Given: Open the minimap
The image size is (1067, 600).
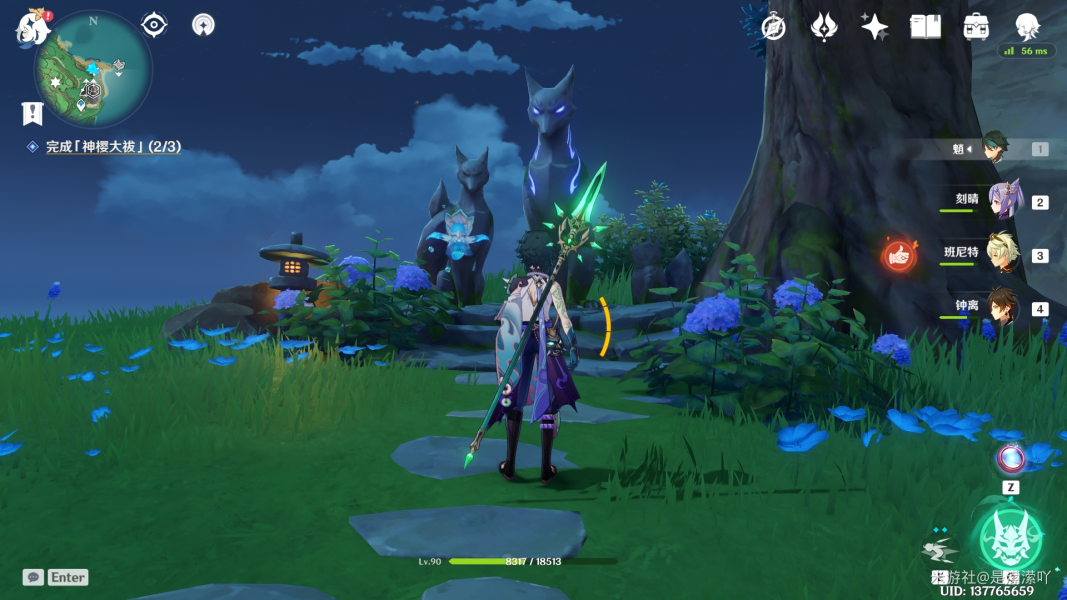Looking at the screenshot, I should point(92,68).
